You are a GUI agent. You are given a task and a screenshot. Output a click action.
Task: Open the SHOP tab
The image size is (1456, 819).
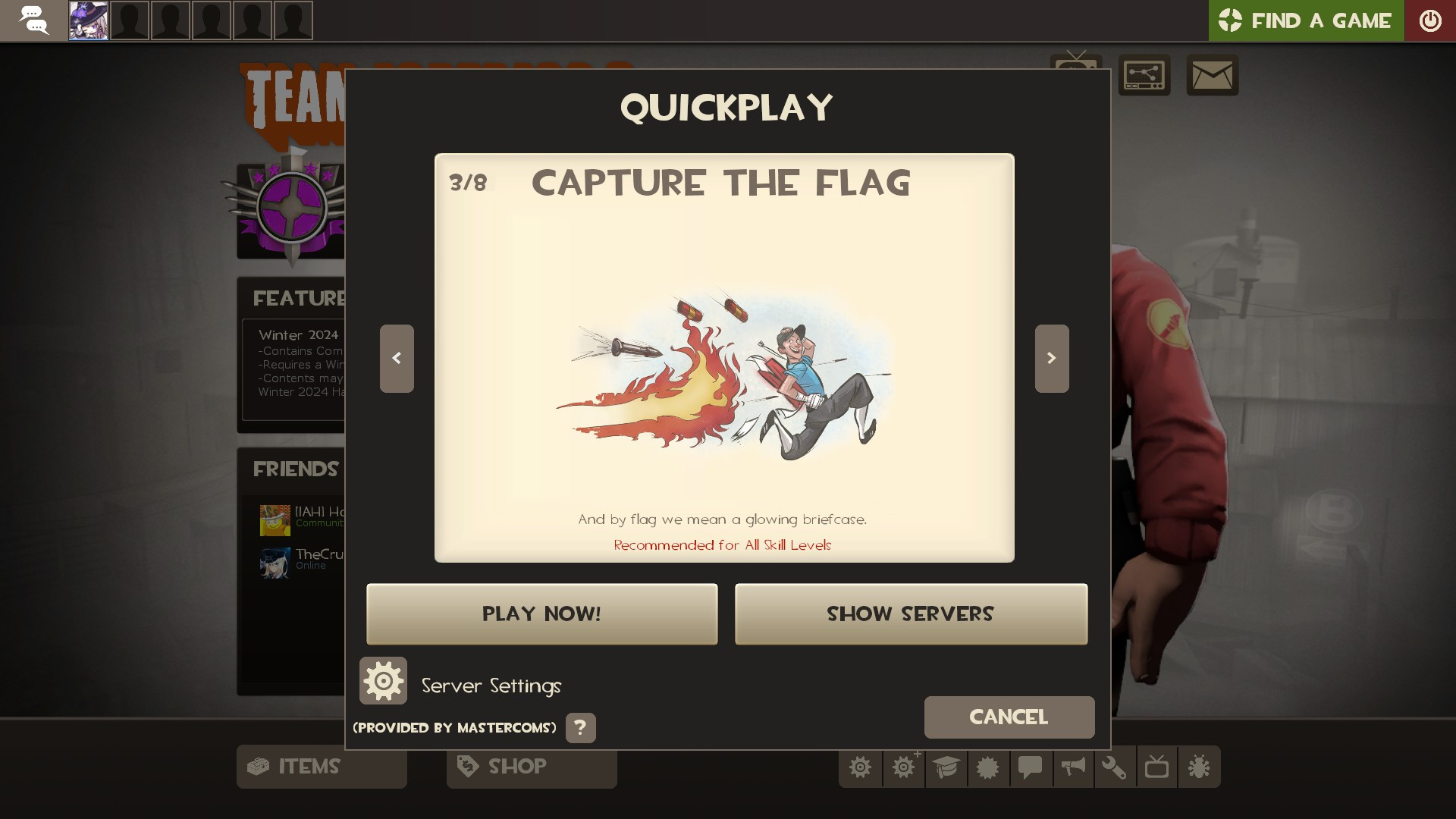(531, 767)
